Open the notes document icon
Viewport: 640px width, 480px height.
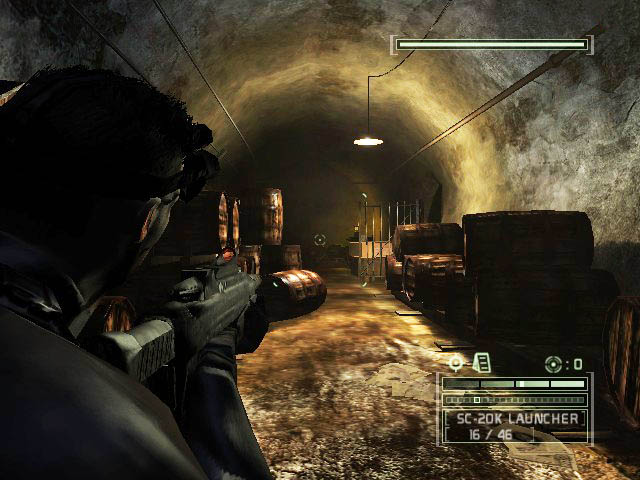pos(481,363)
